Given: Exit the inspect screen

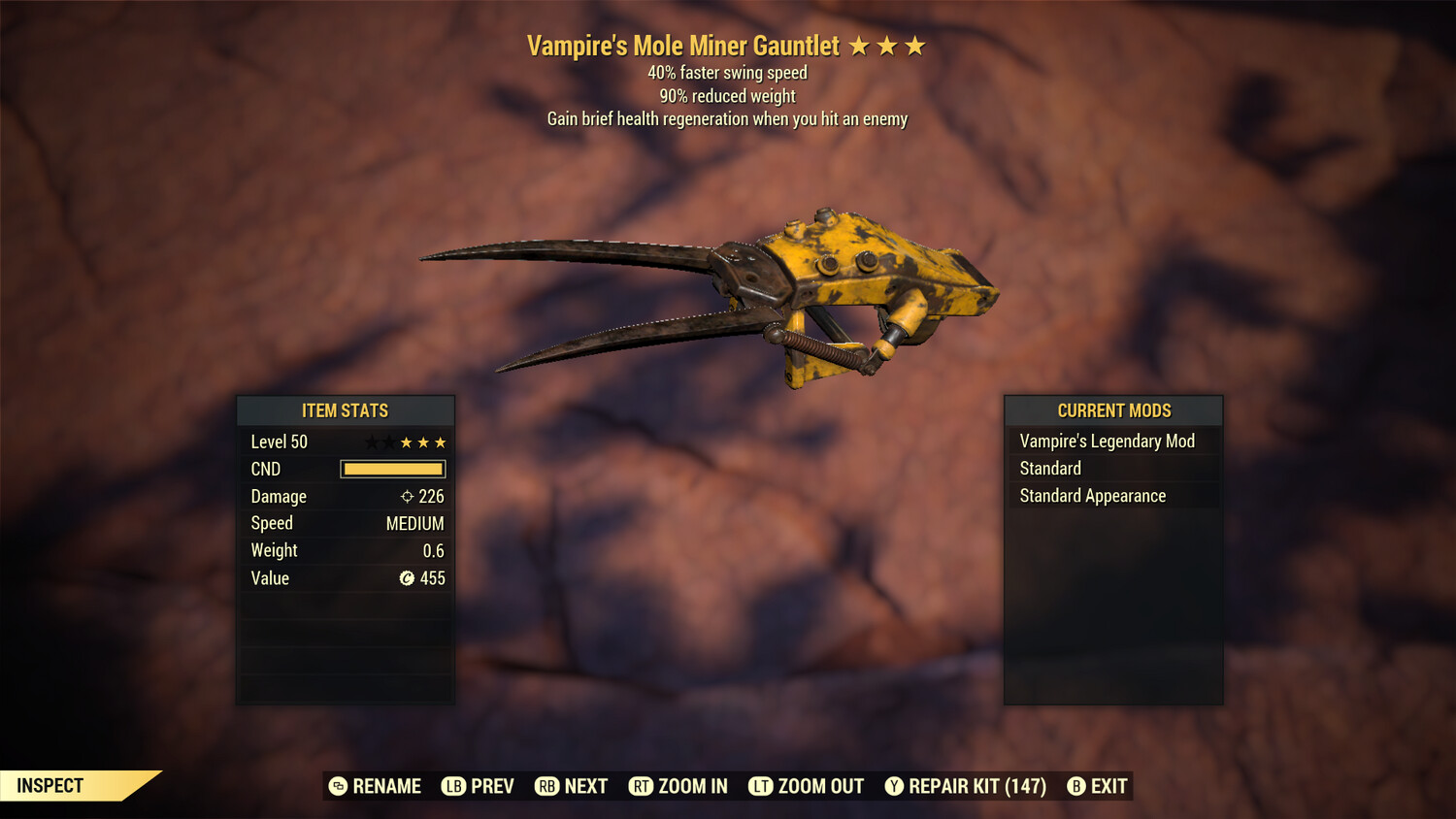Looking at the screenshot, I should click(1098, 786).
